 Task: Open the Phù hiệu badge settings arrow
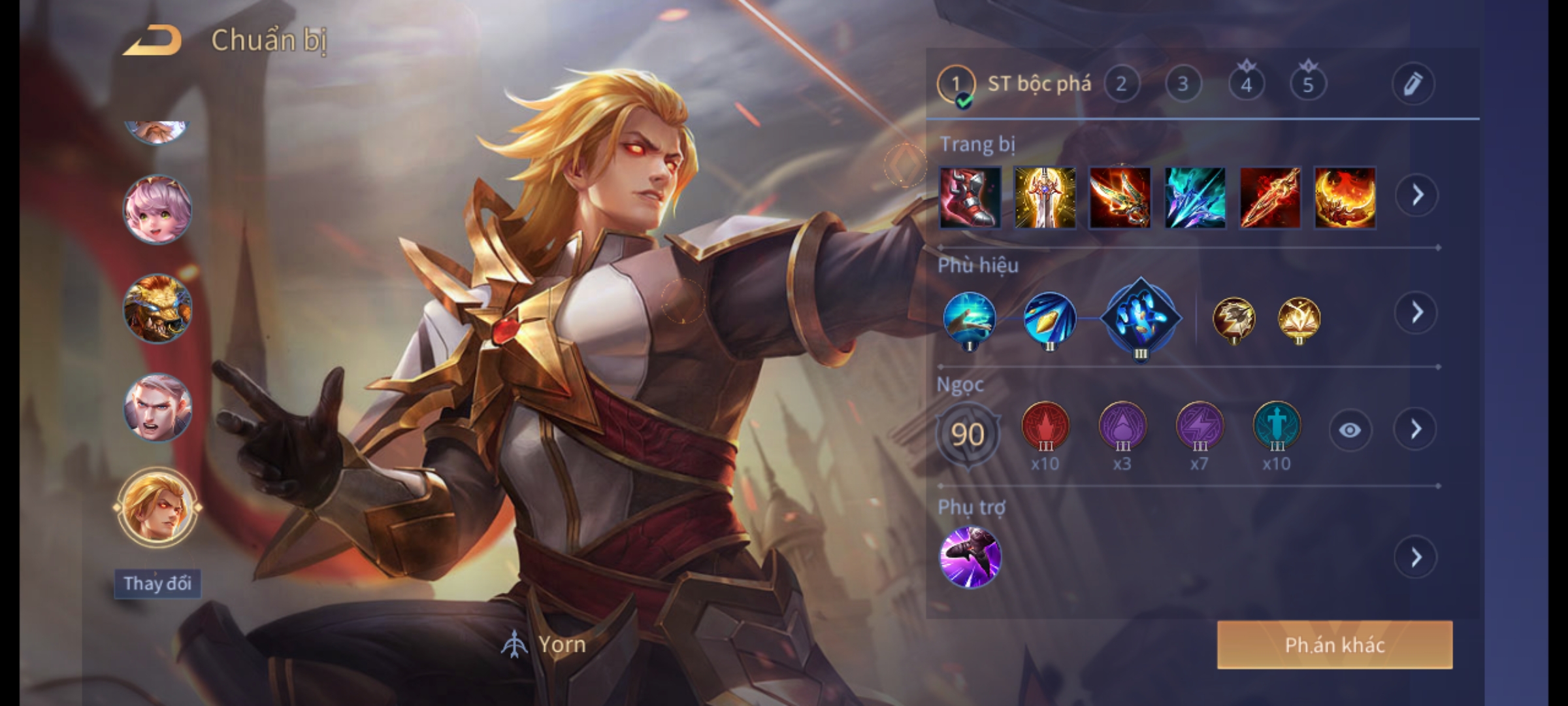click(1416, 313)
